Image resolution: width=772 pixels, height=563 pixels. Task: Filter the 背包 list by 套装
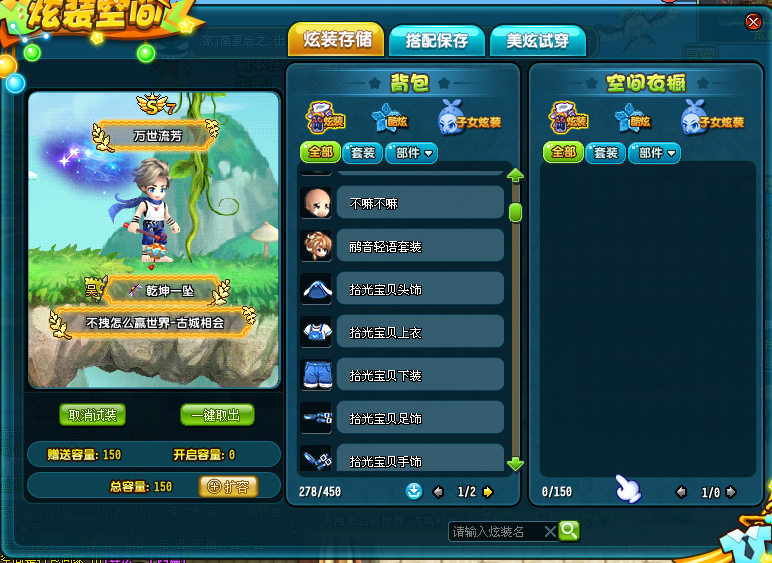(x=360, y=153)
